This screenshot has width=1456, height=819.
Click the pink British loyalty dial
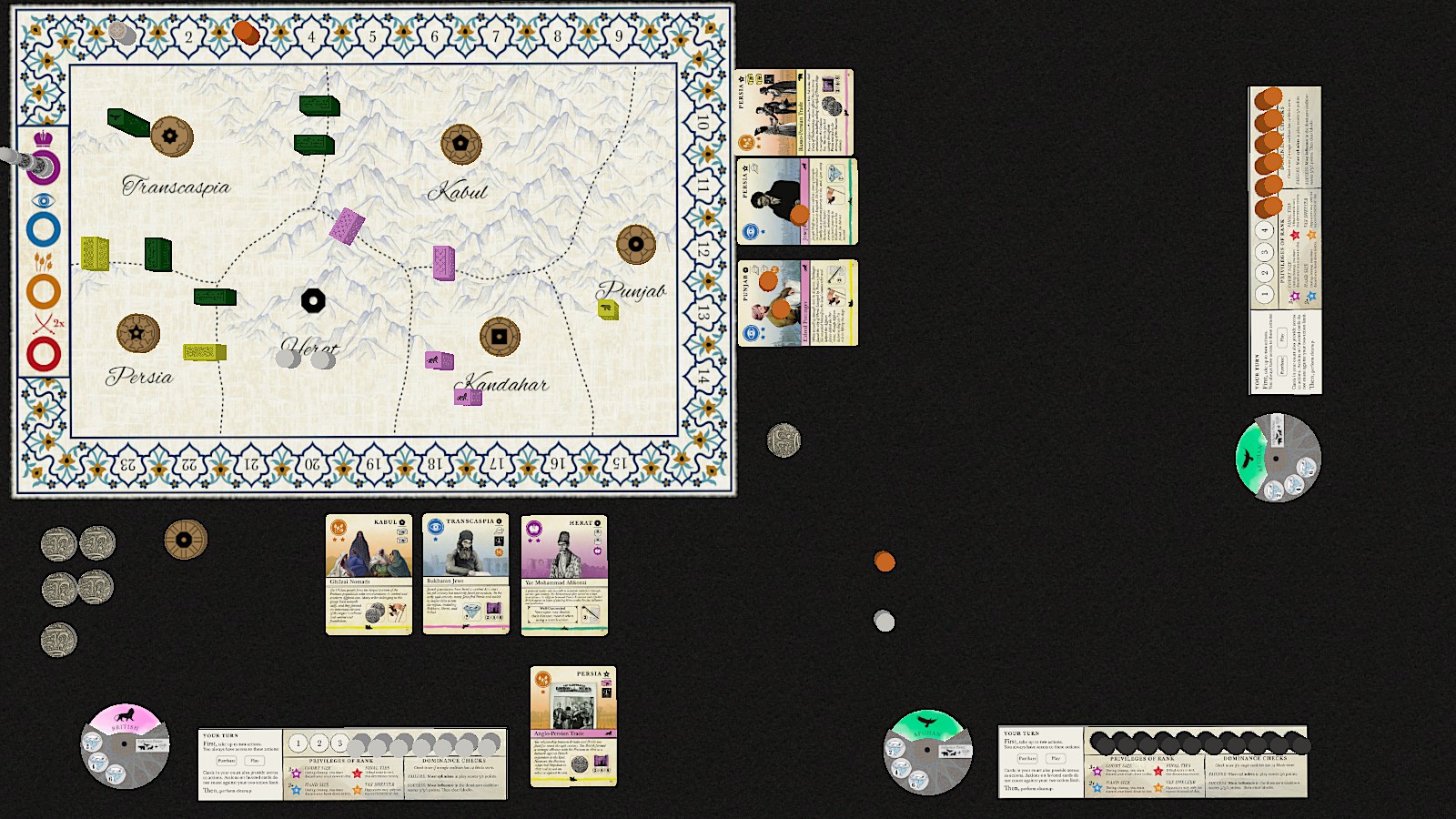tap(125, 745)
